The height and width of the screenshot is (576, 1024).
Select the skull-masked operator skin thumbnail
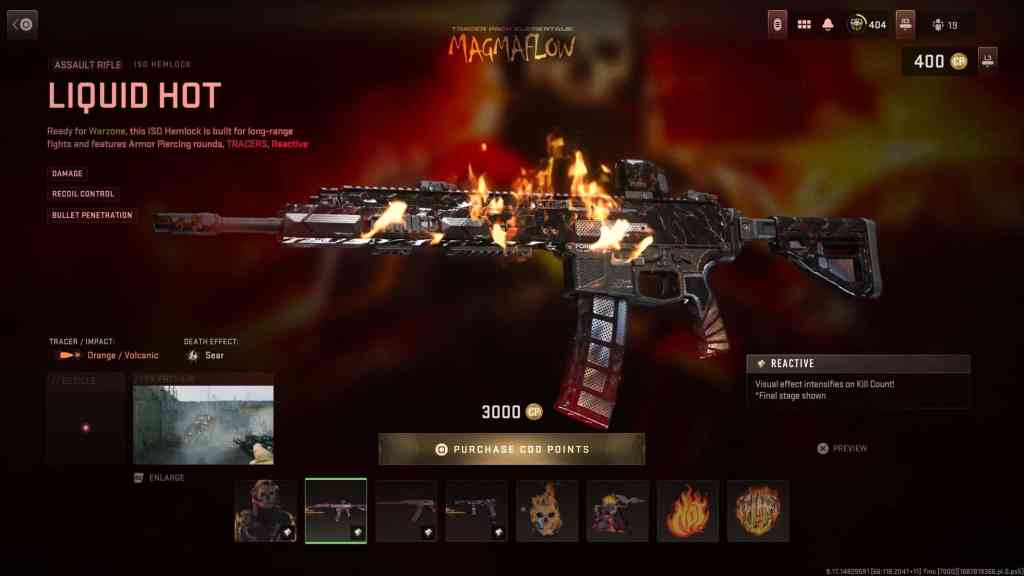click(265, 510)
